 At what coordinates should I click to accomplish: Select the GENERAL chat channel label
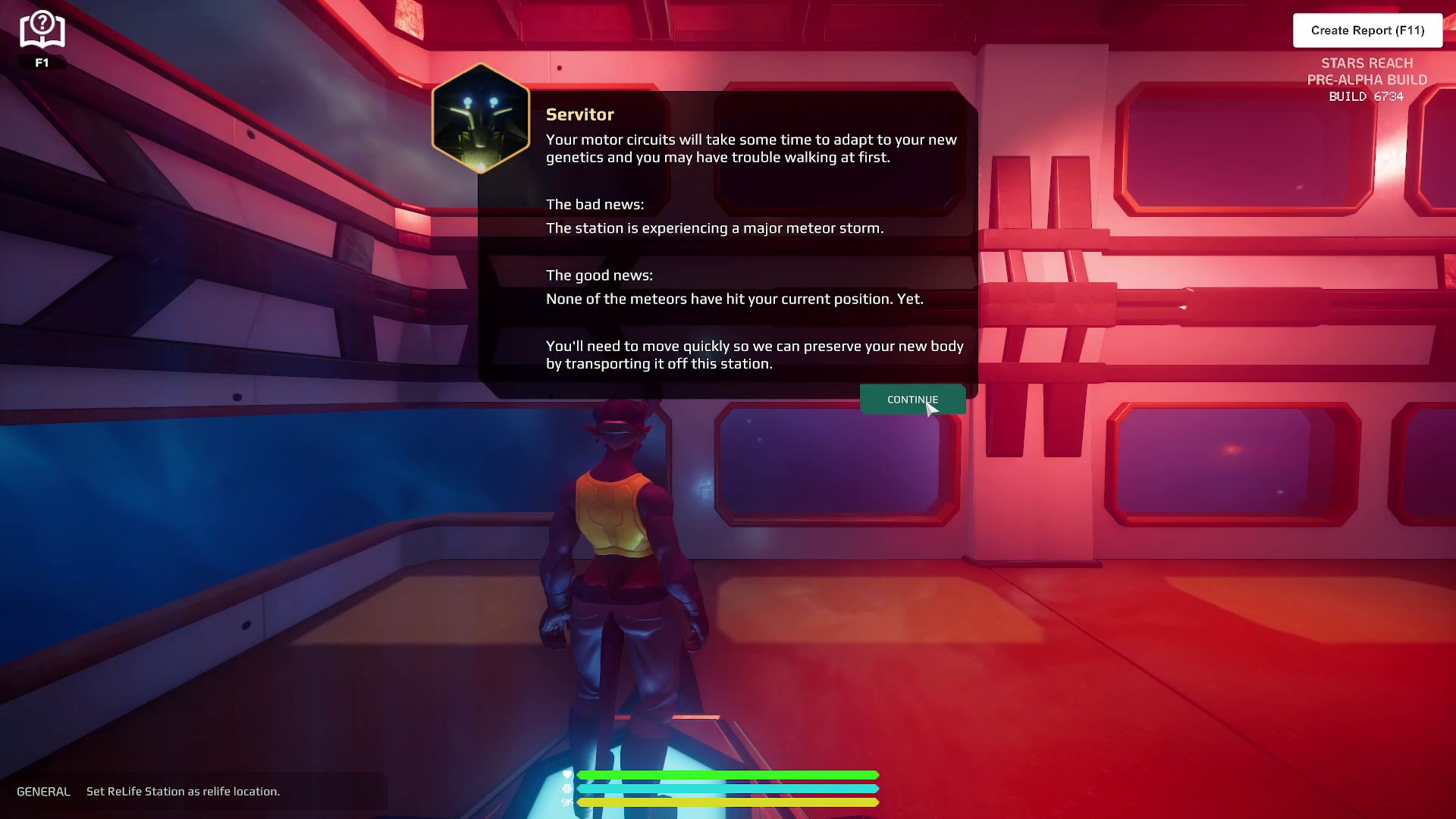tap(43, 791)
